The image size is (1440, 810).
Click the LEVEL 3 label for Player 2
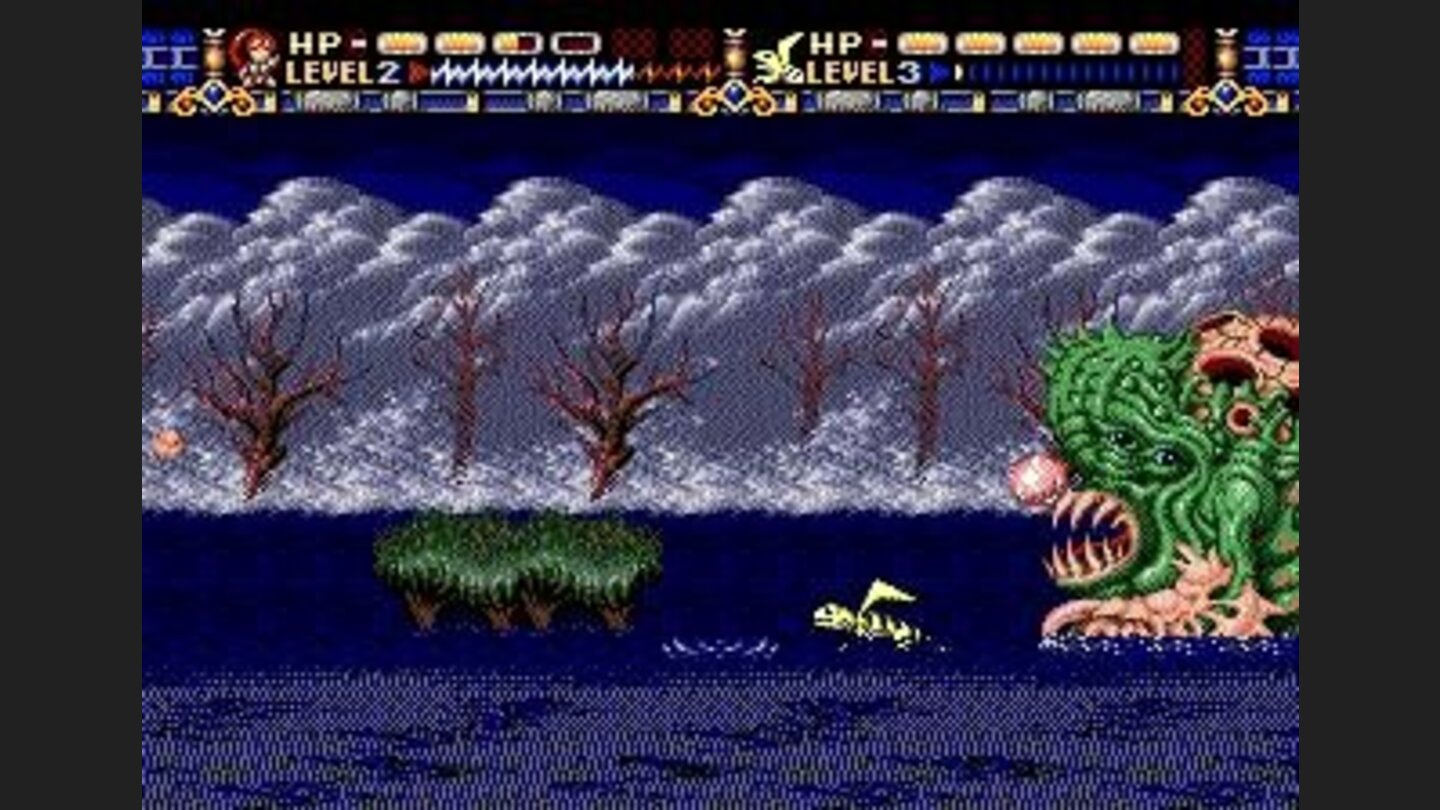(861, 72)
